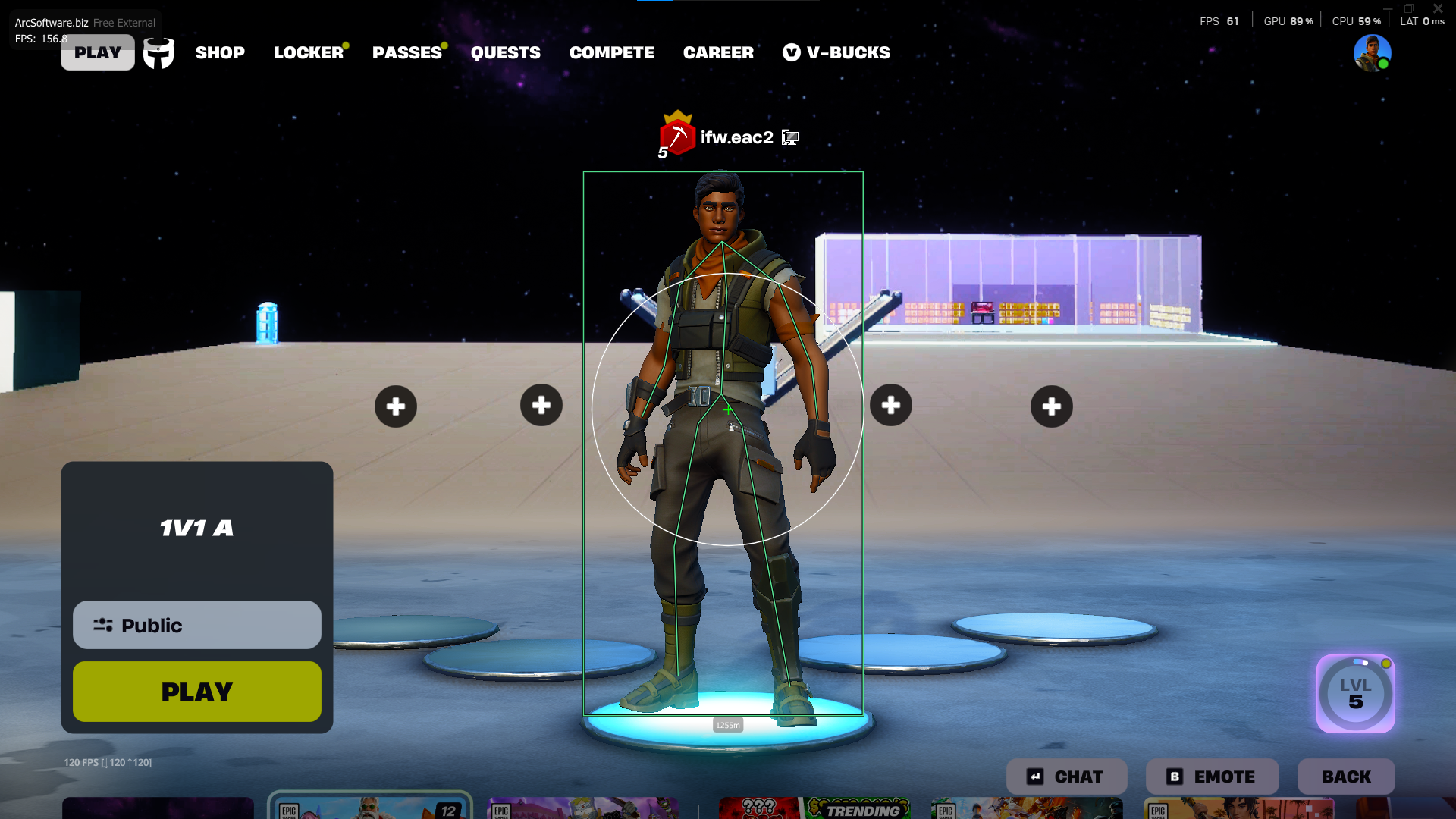
Task: Open the Chat panel
Action: [x=1066, y=777]
